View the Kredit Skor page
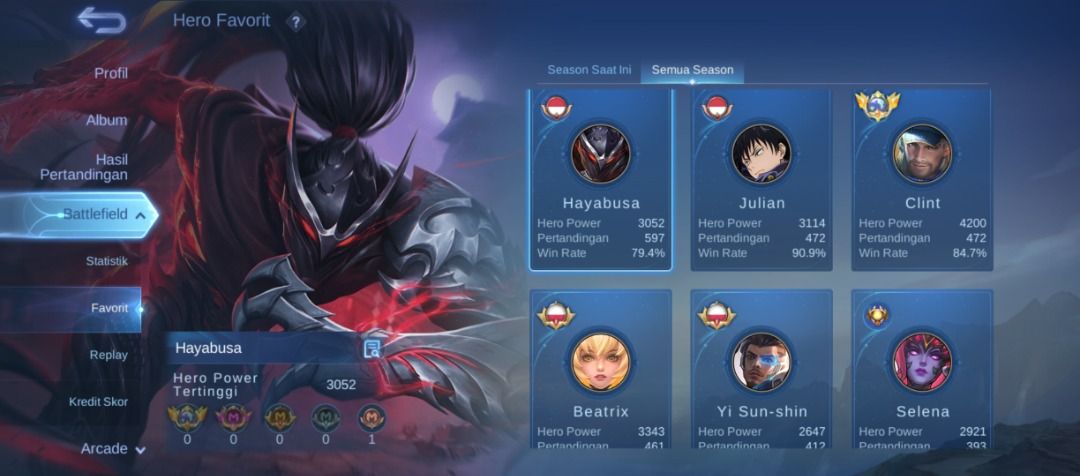Viewport: 1080px width, 476px height. [x=98, y=402]
